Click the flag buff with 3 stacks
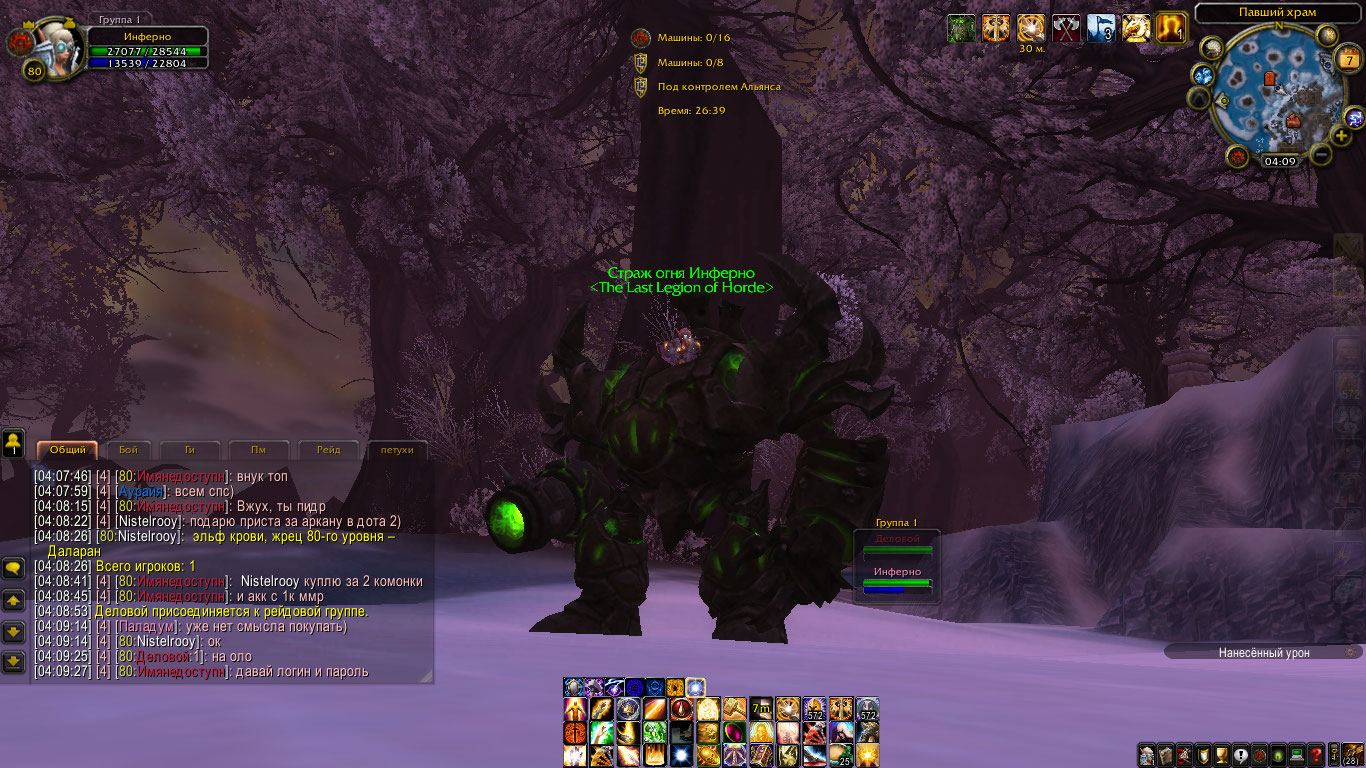This screenshot has width=1366, height=768. (1101, 29)
